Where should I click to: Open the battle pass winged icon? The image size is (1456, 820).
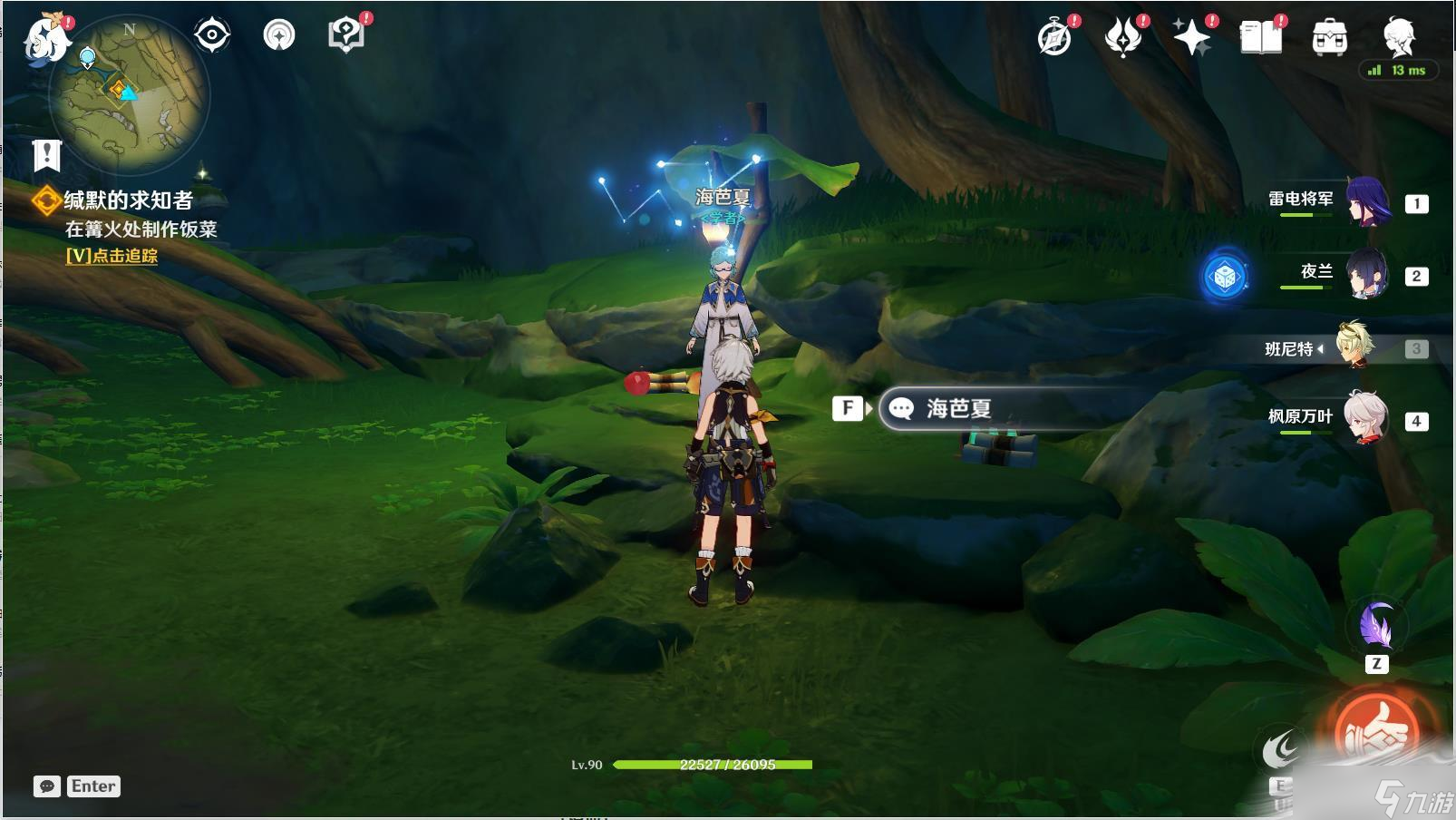pos(1123,38)
